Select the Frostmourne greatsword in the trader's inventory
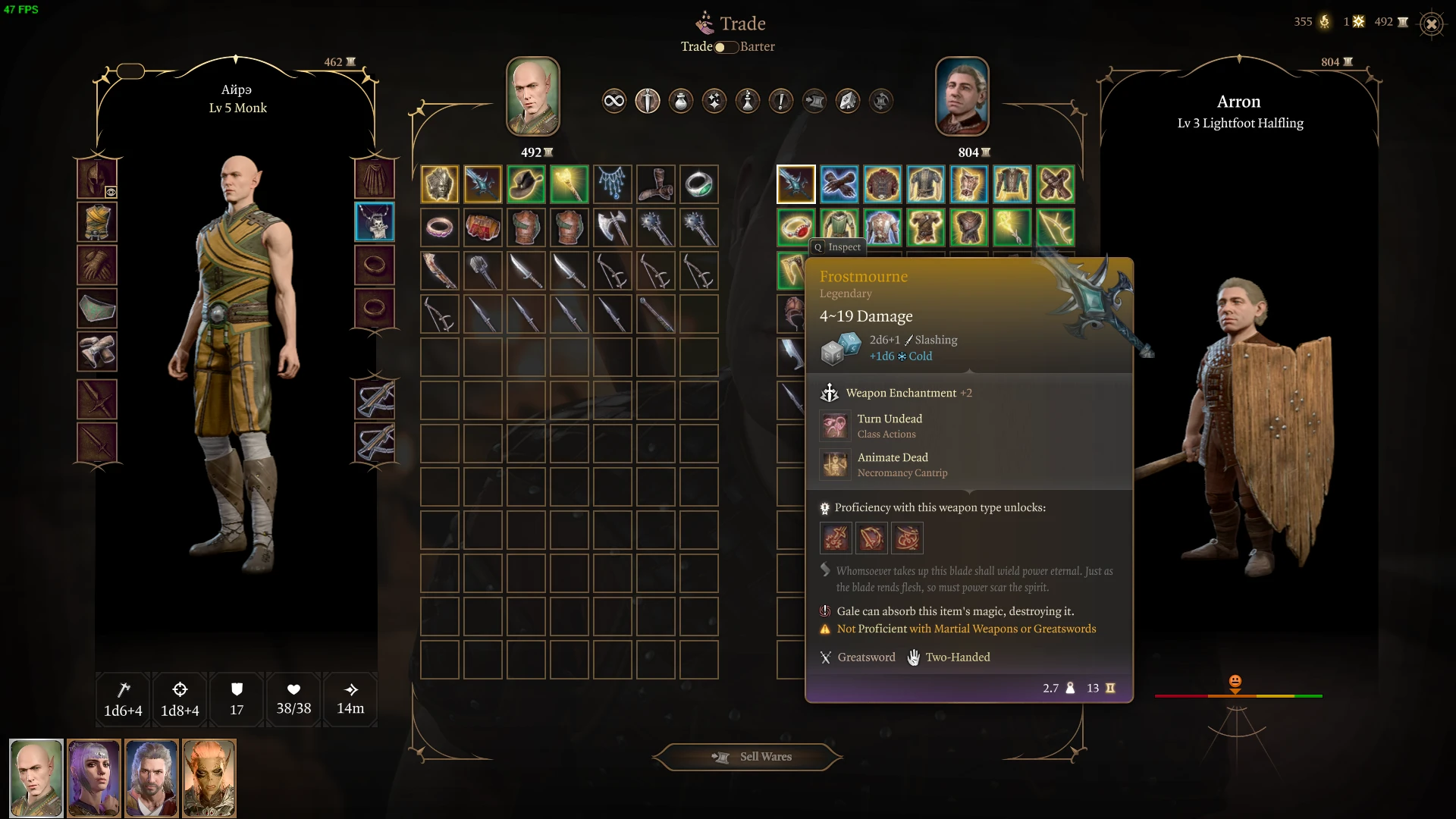The width and height of the screenshot is (1456, 819). [x=796, y=184]
